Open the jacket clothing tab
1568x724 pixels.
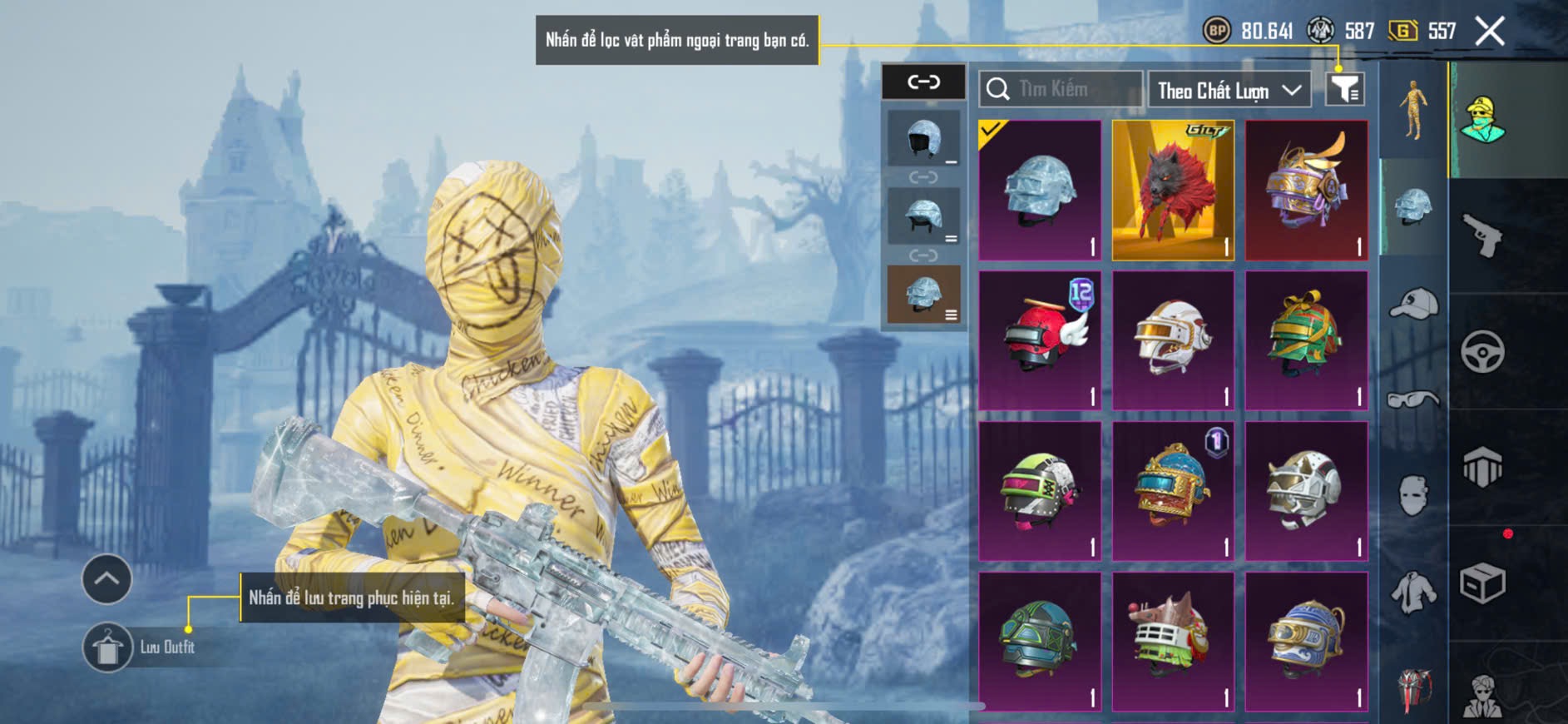point(1412,593)
